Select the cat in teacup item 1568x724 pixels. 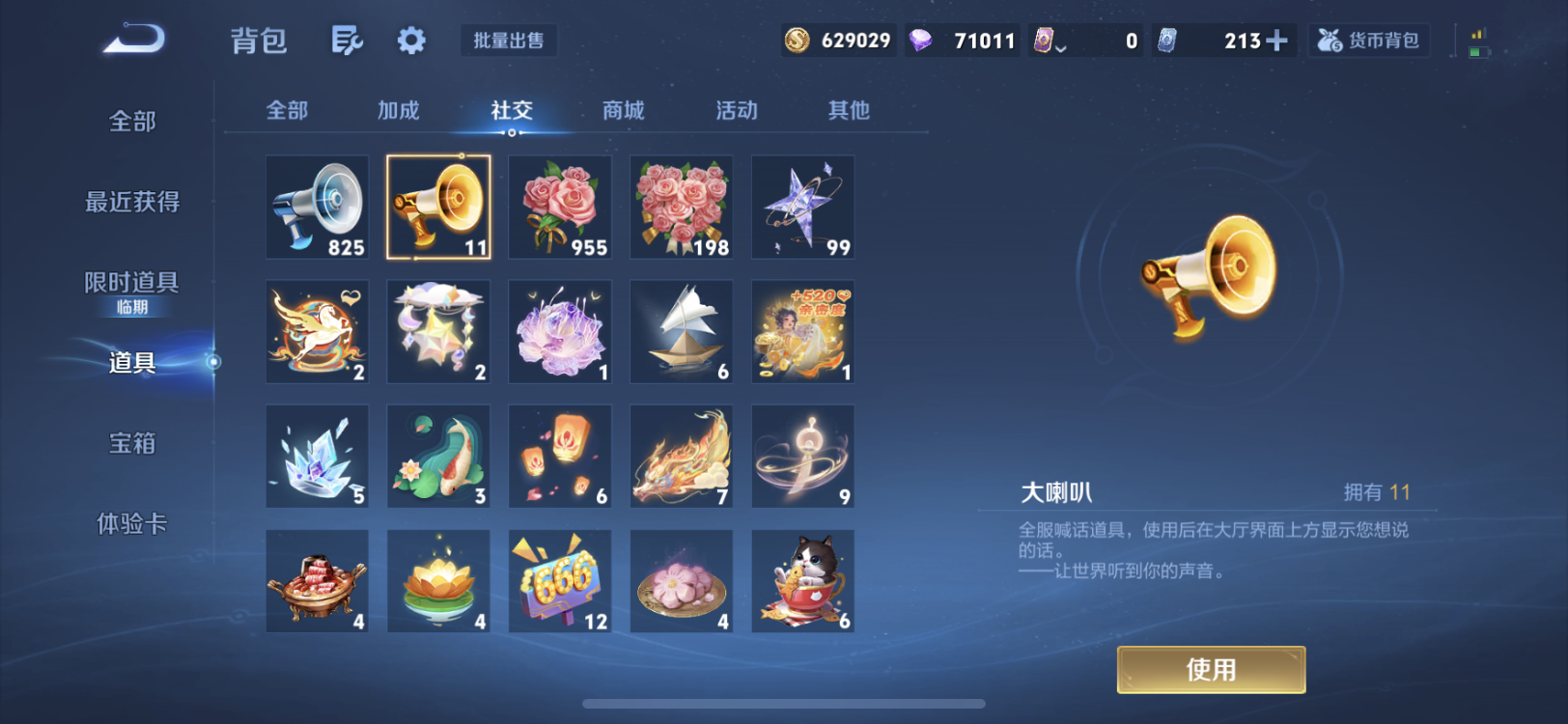coord(802,580)
